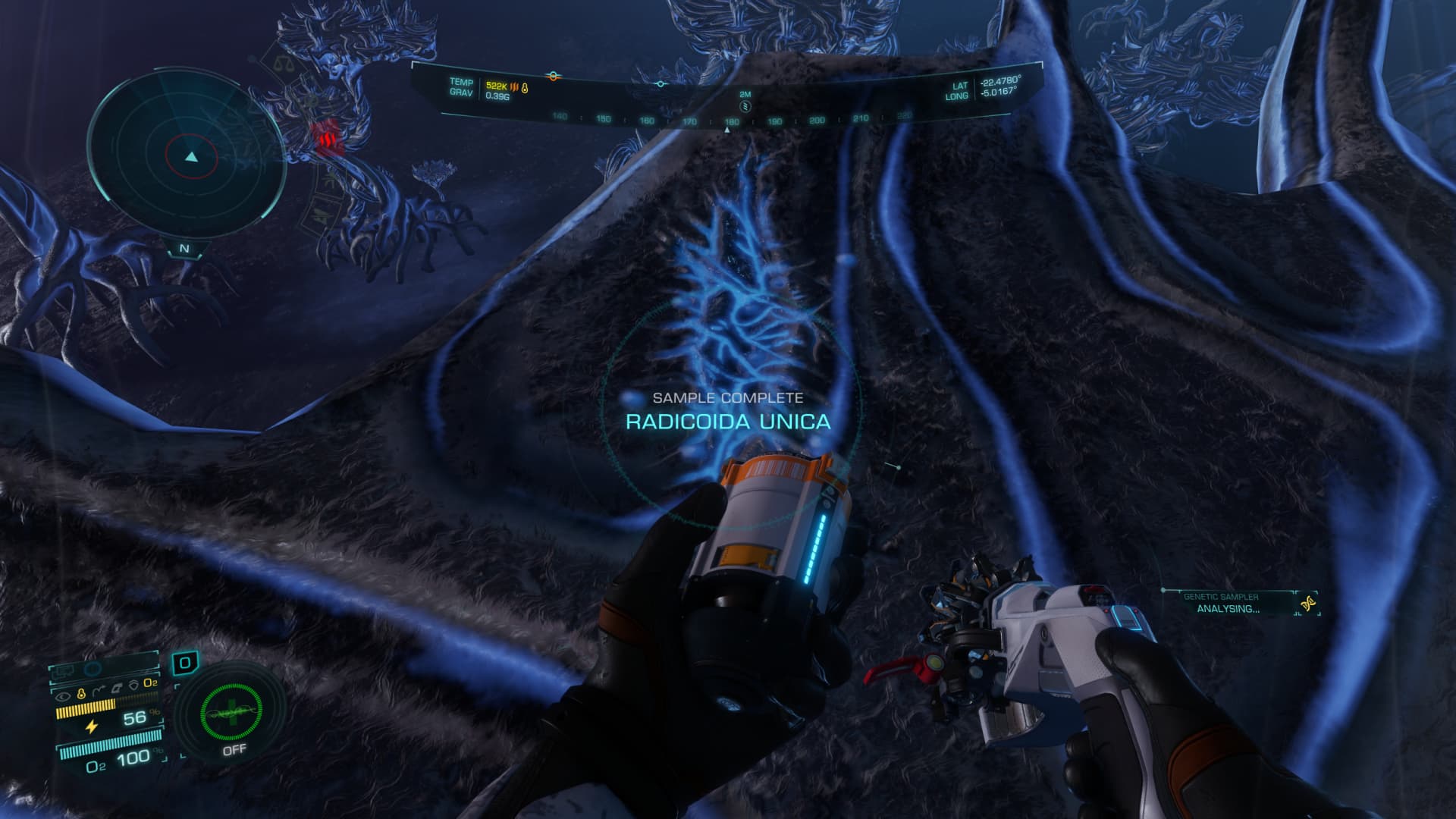This screenshot has height=819, width=1456.
Task: Click the yellow O2 warning status icon
Action: pyautogui.click(x=151, y=682)
